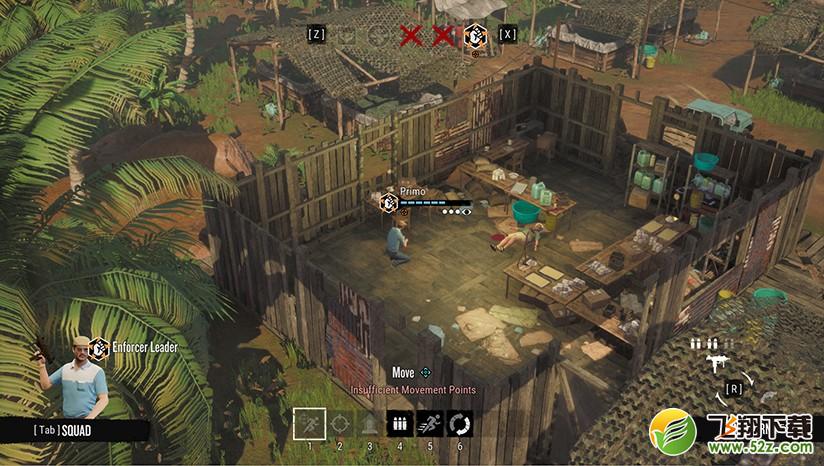Image resolution: width=824 pixels, height=466 pixels.
Task: Click the first red X turn order marker
Action: (x=410, y=36)
